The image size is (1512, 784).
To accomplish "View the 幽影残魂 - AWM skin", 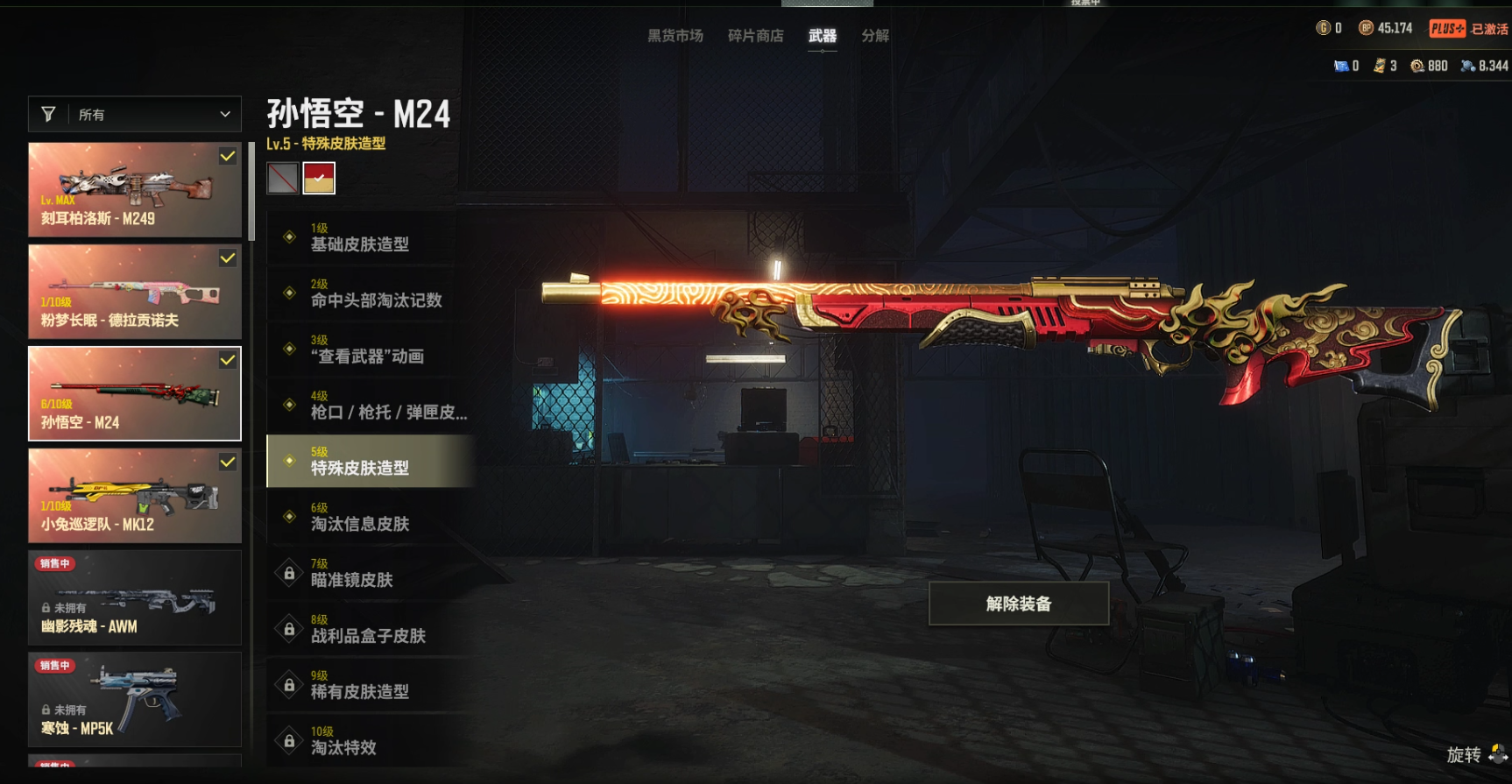I will point(135,597).
